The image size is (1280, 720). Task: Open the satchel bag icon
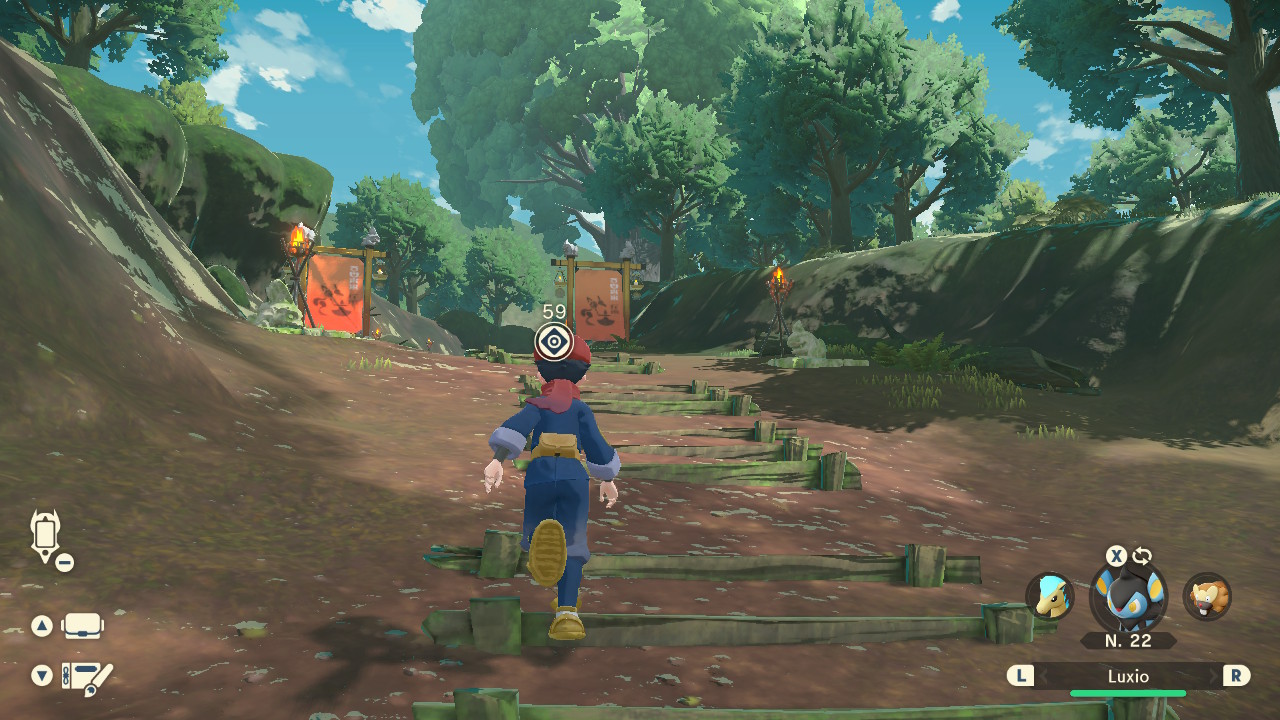click(x=82, y=627)
